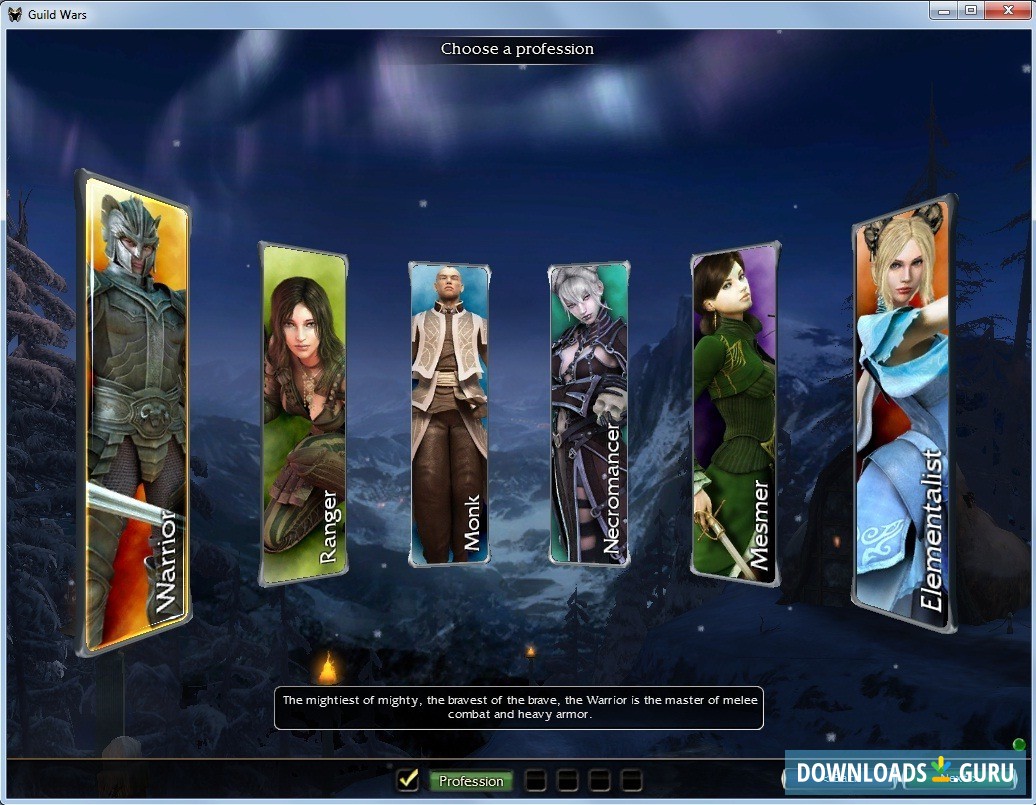This screenshot has height=805, width=1036.
Task: Select the Ranger profession card
Action: point(303,415)
